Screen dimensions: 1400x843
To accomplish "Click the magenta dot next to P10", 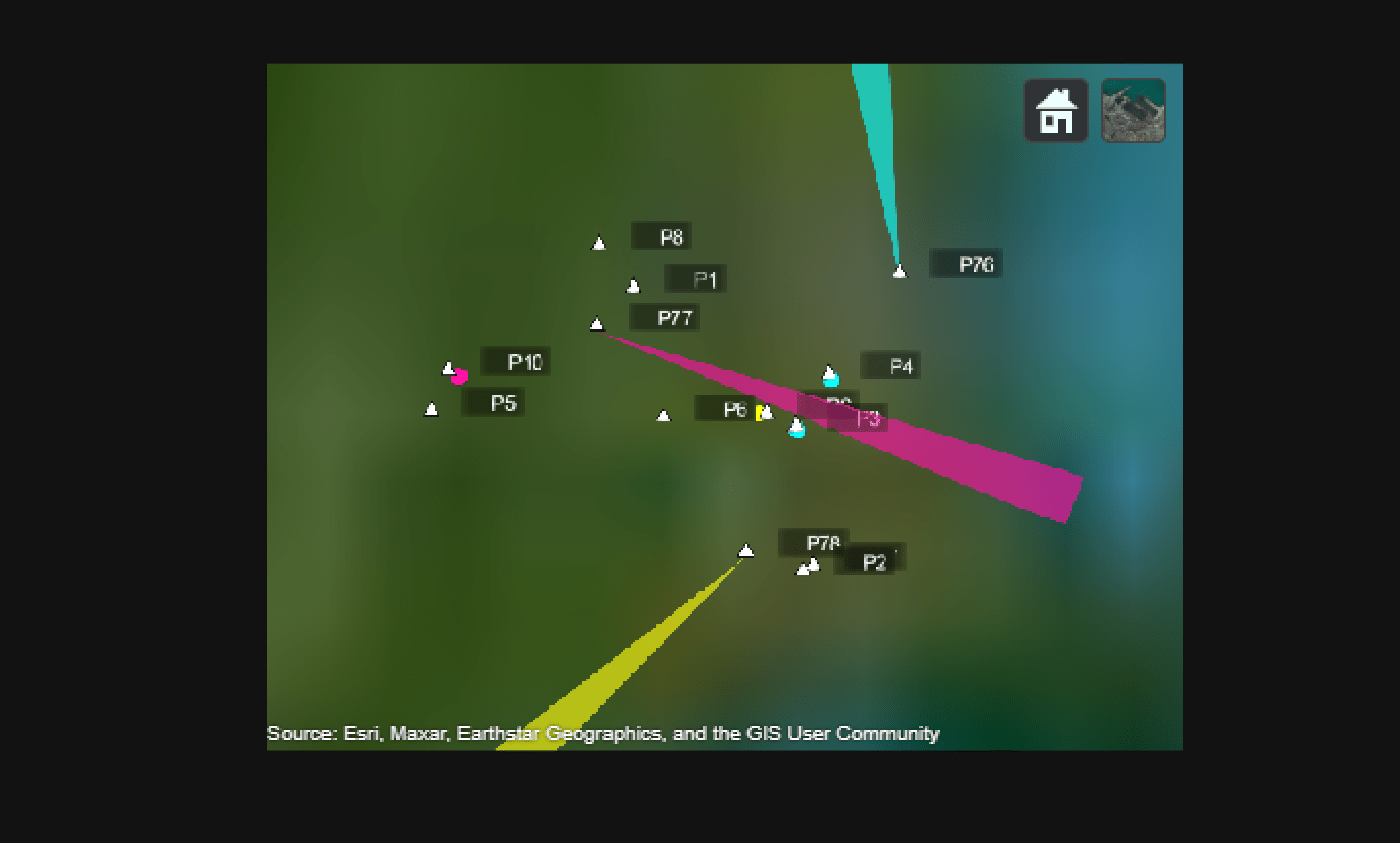I will [x=459, y=377].
